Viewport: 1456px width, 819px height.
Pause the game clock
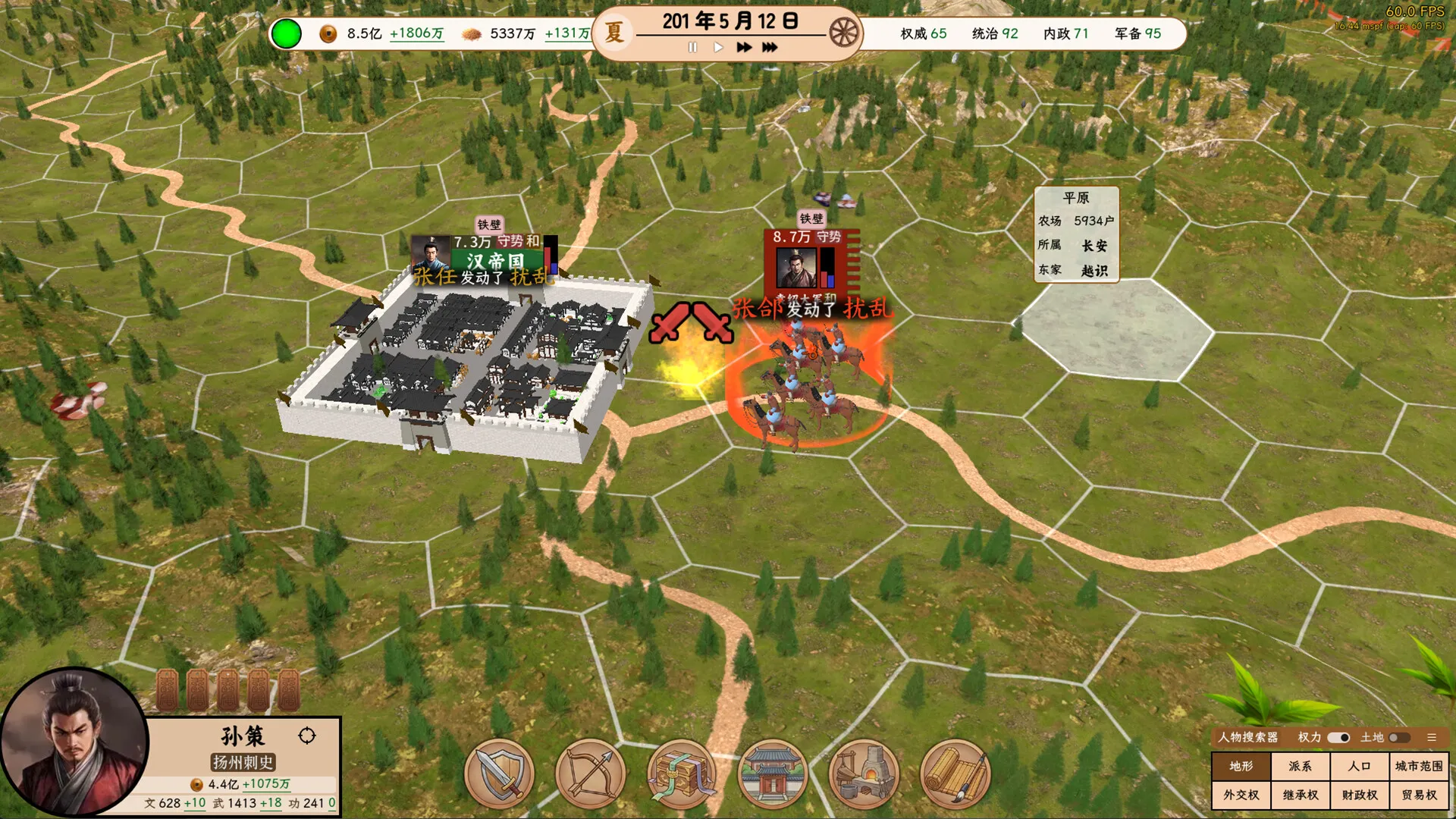692,47
